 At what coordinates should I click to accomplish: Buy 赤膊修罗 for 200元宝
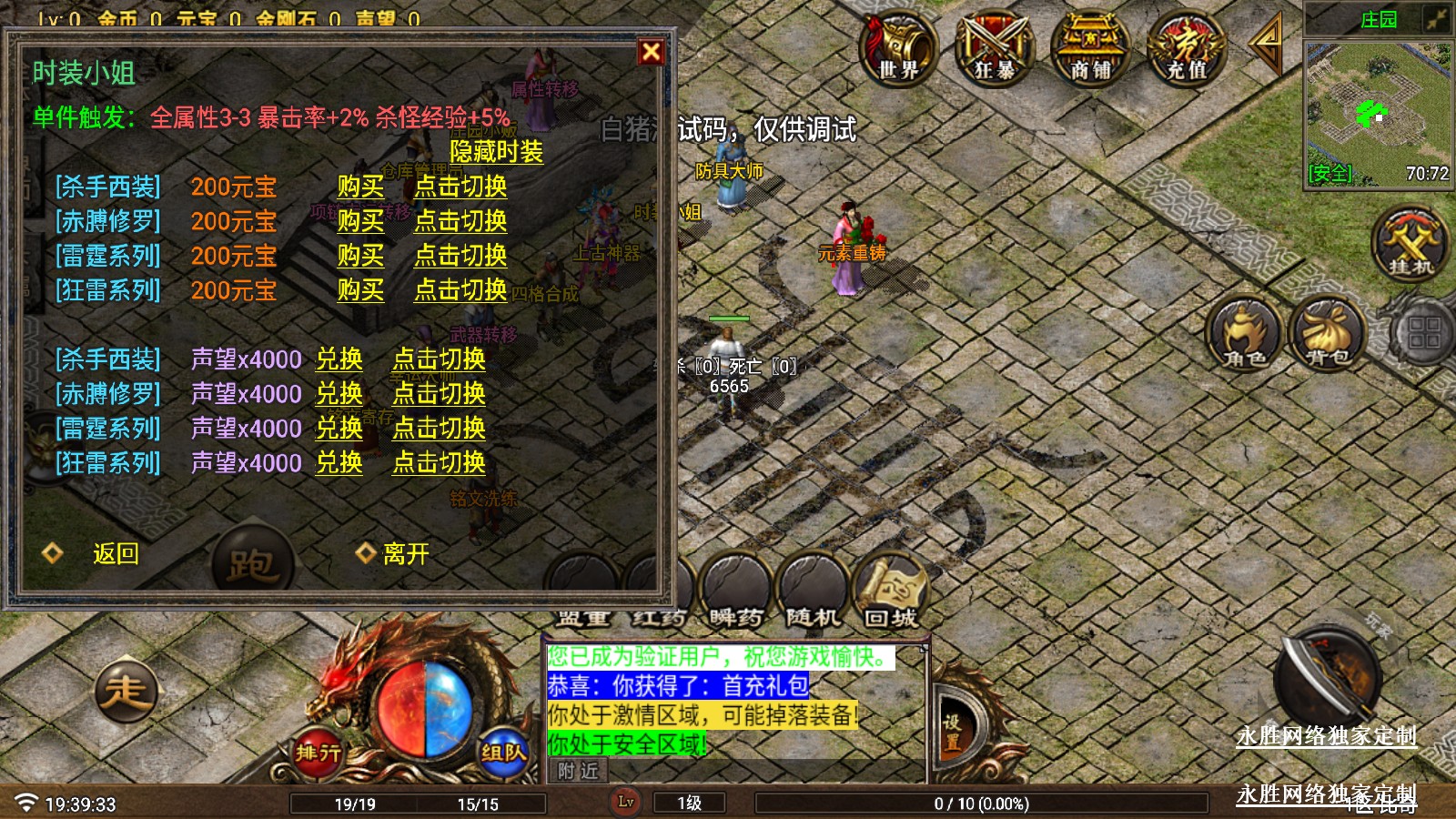(360, 221)
